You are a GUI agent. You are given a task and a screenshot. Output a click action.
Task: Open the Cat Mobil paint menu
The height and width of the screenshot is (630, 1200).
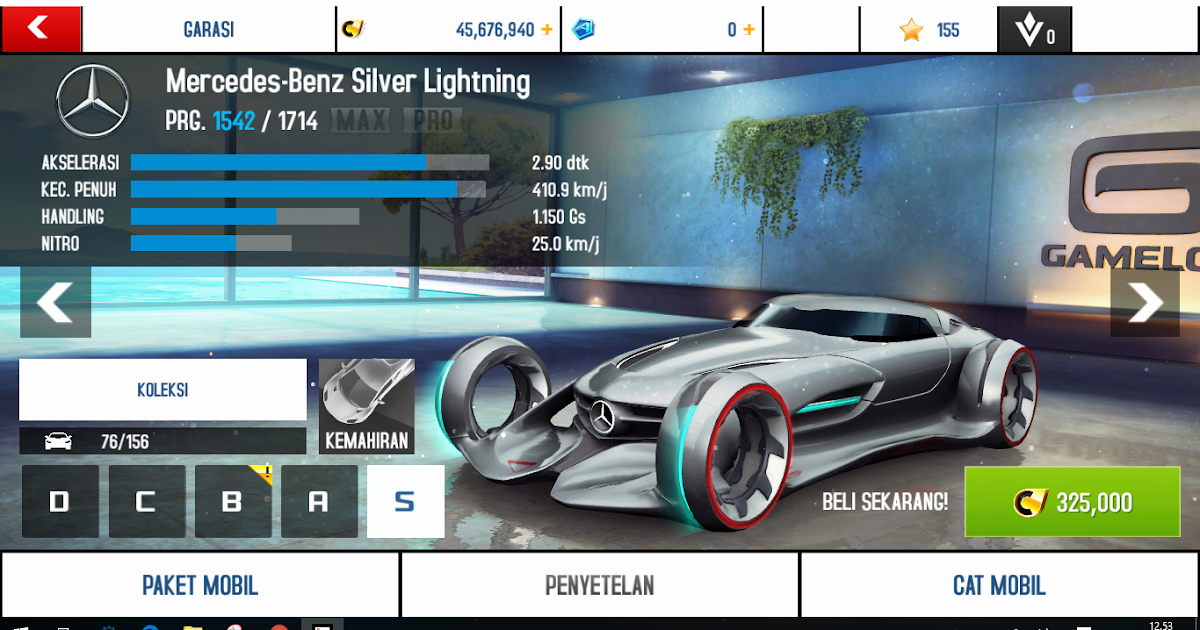click(999, 585)
